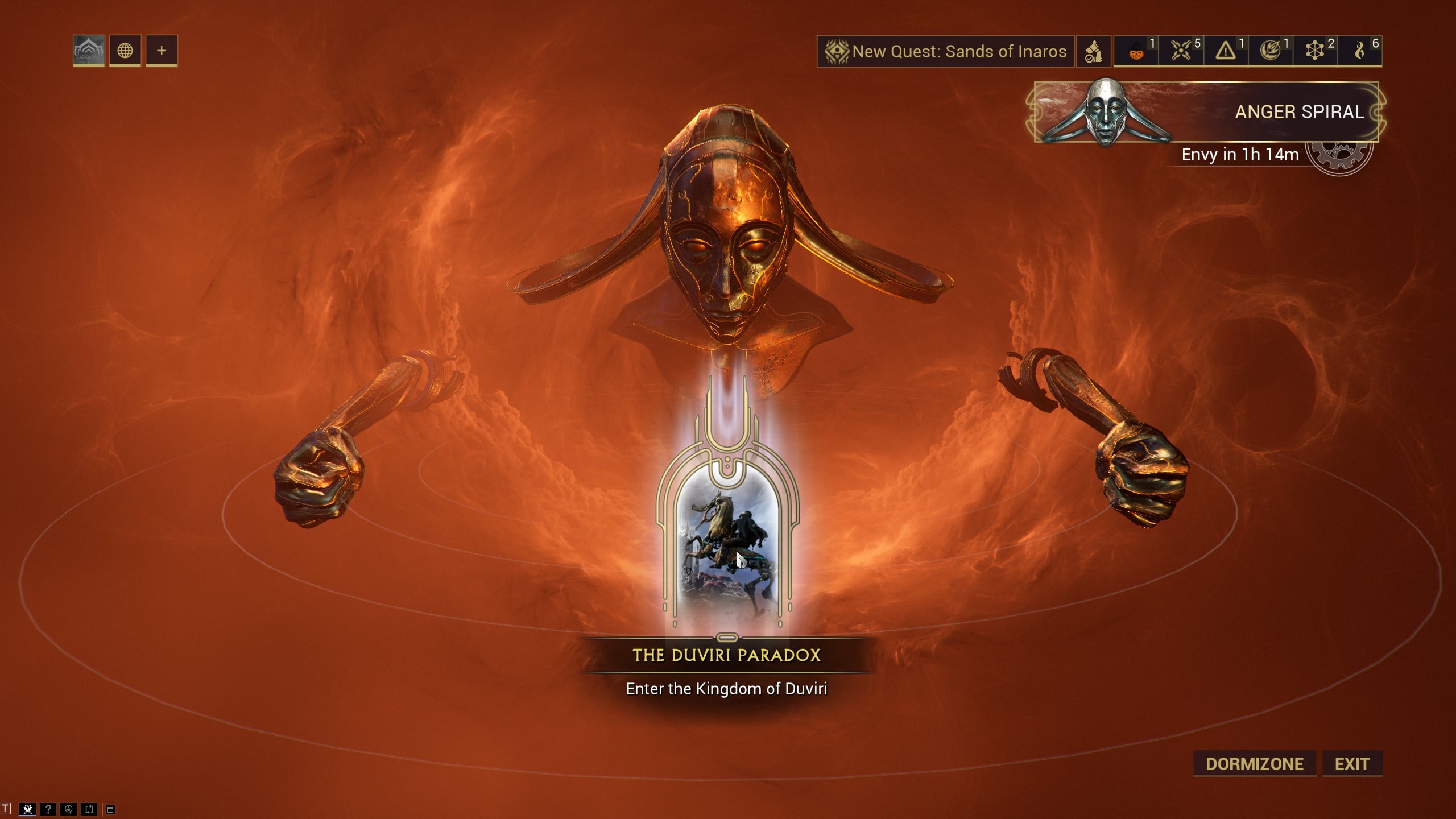Select the Invasions icon showing 5
The height and width of the screenshot is (819, 1456).
(x=1180, y=51)
